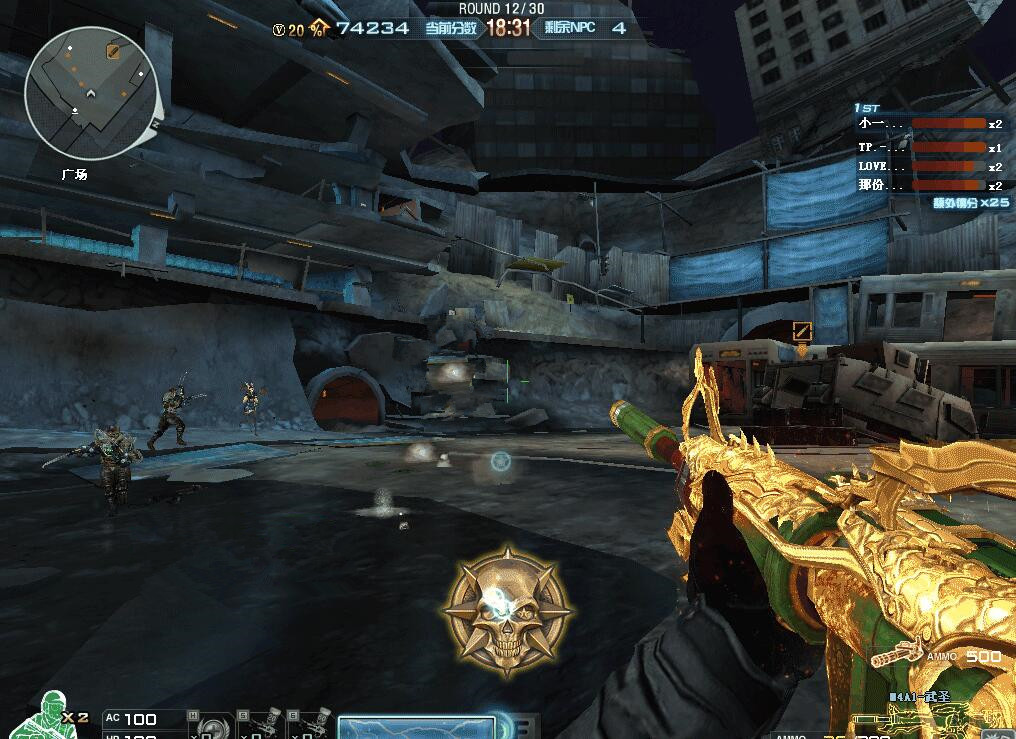Click the circular minimap radar
The height and width of the screenshot is (739, 1016).
point(89,94)
